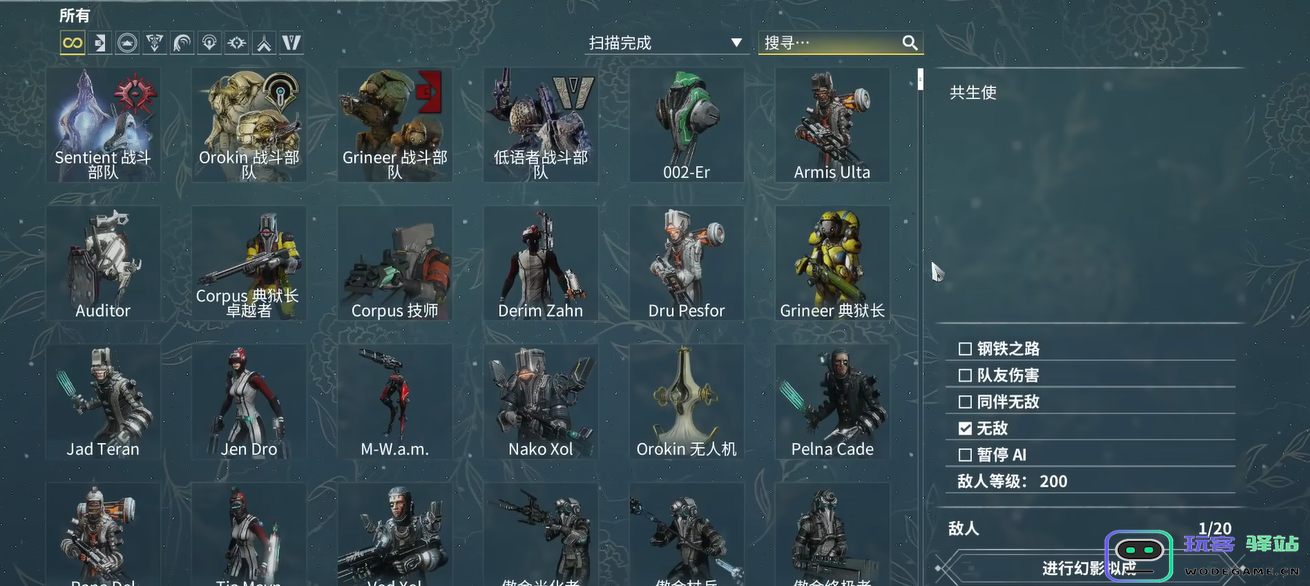Click into the 搜寻 search field

coord(830,43)
